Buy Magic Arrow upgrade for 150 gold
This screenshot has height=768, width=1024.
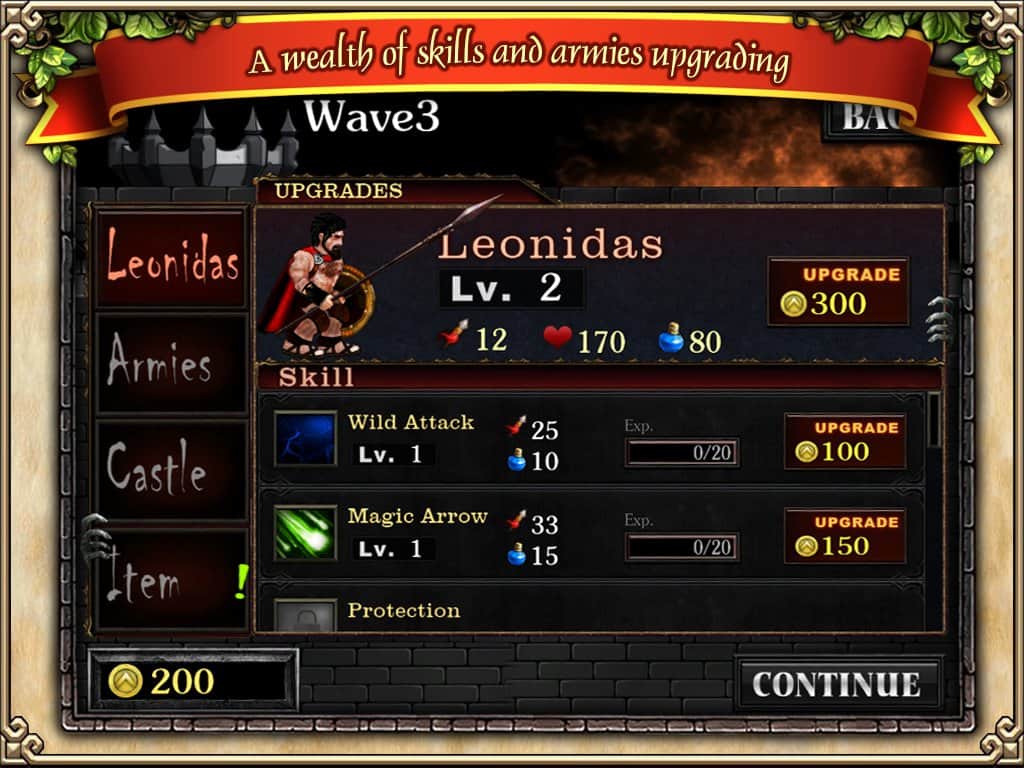tap(845, 536)
